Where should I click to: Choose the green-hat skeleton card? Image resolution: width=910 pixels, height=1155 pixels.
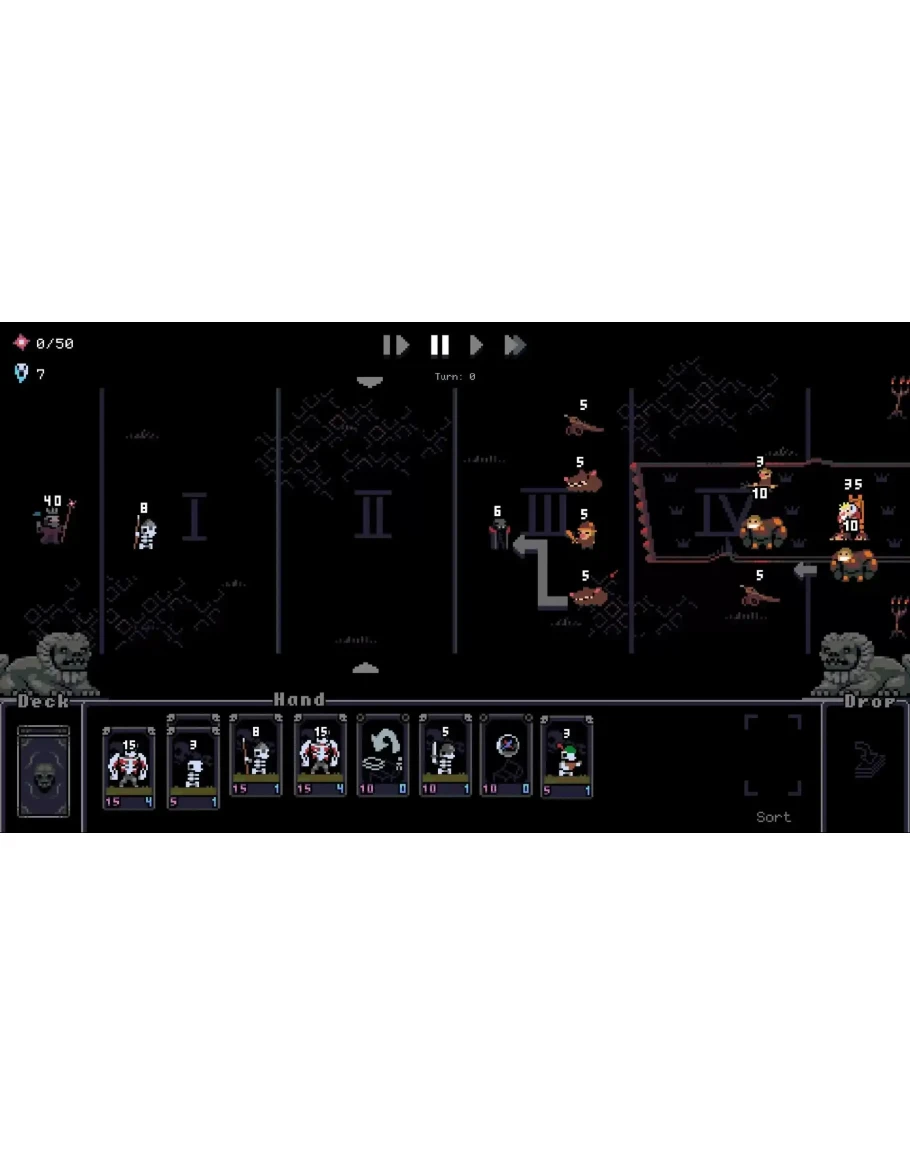coord(566,756)
